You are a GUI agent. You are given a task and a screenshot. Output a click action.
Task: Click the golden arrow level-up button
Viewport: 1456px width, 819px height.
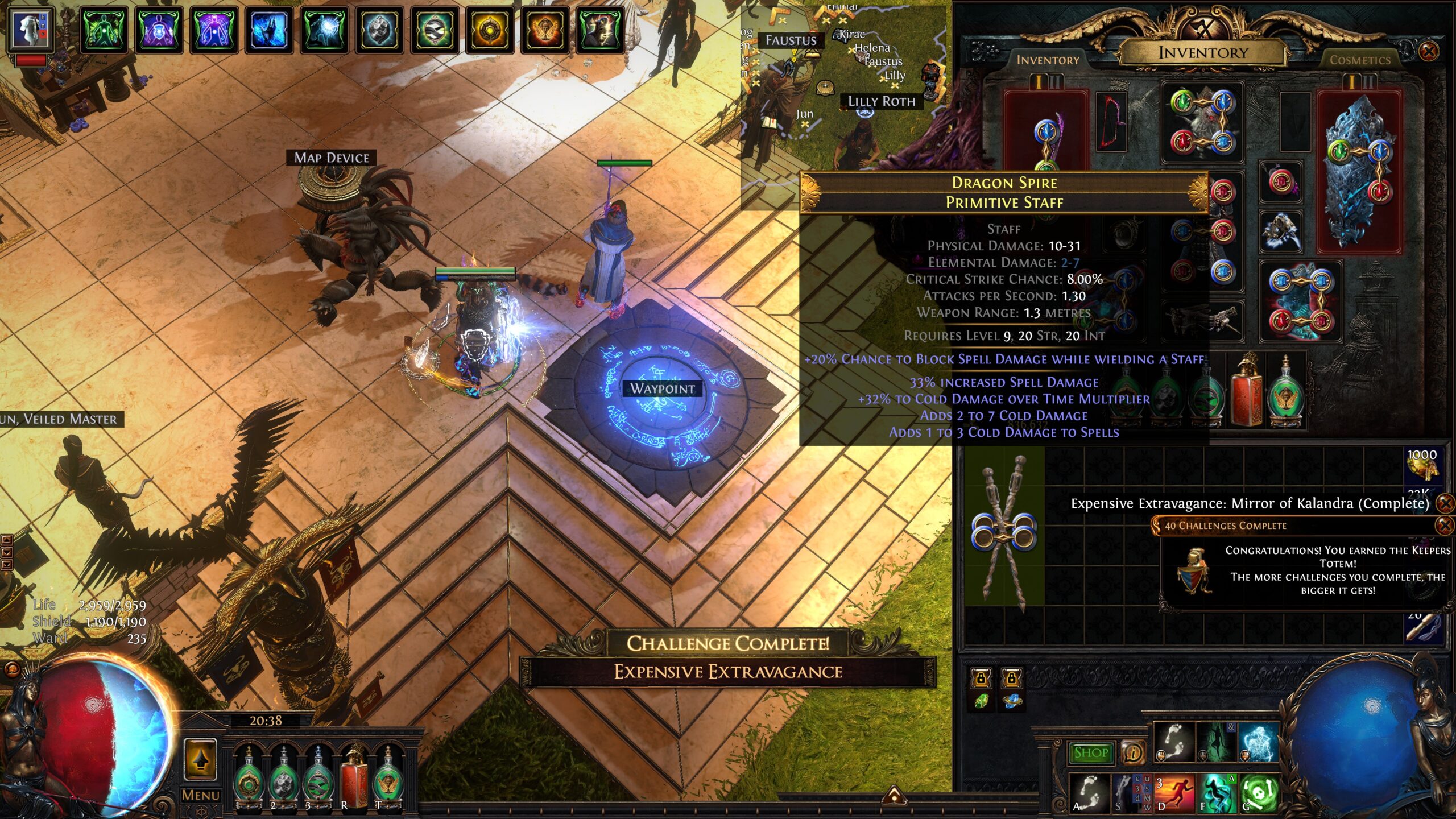pos(200,759)
